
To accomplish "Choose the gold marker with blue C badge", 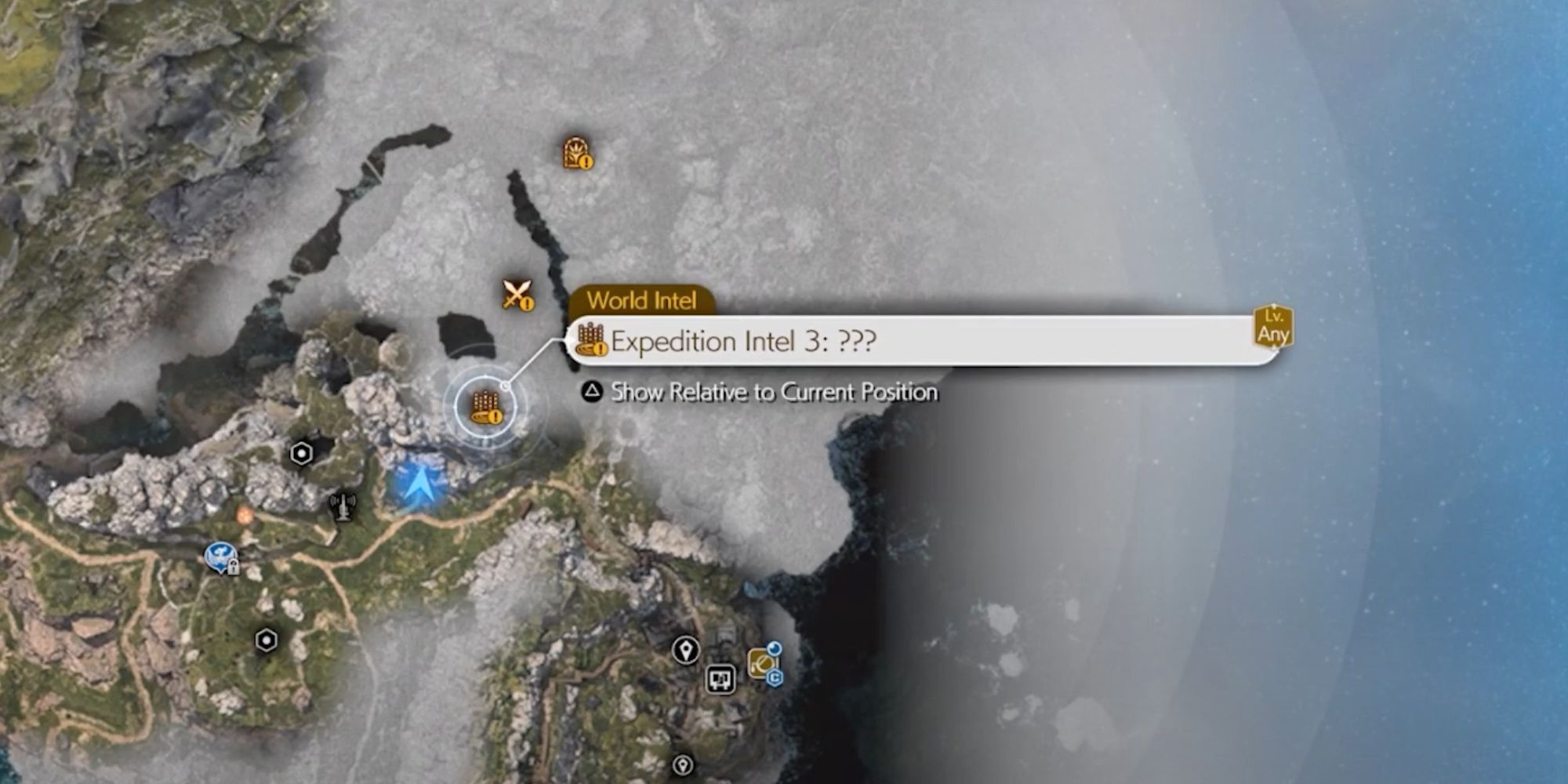I will tap(763, 663).
